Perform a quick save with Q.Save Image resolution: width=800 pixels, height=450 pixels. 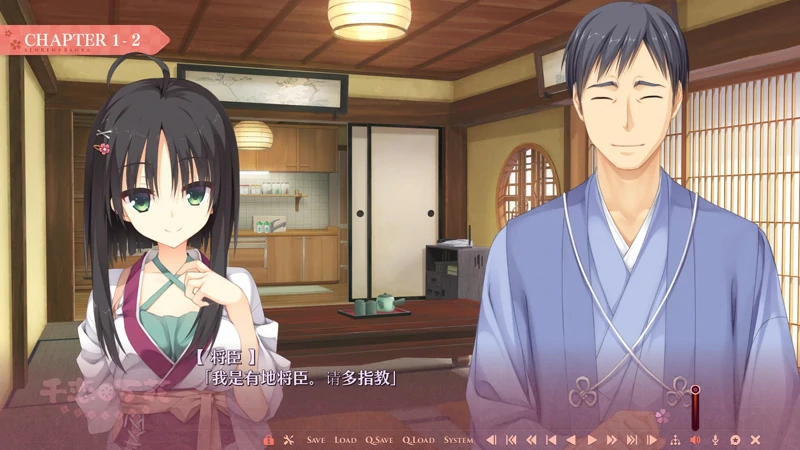click(379, 440)
